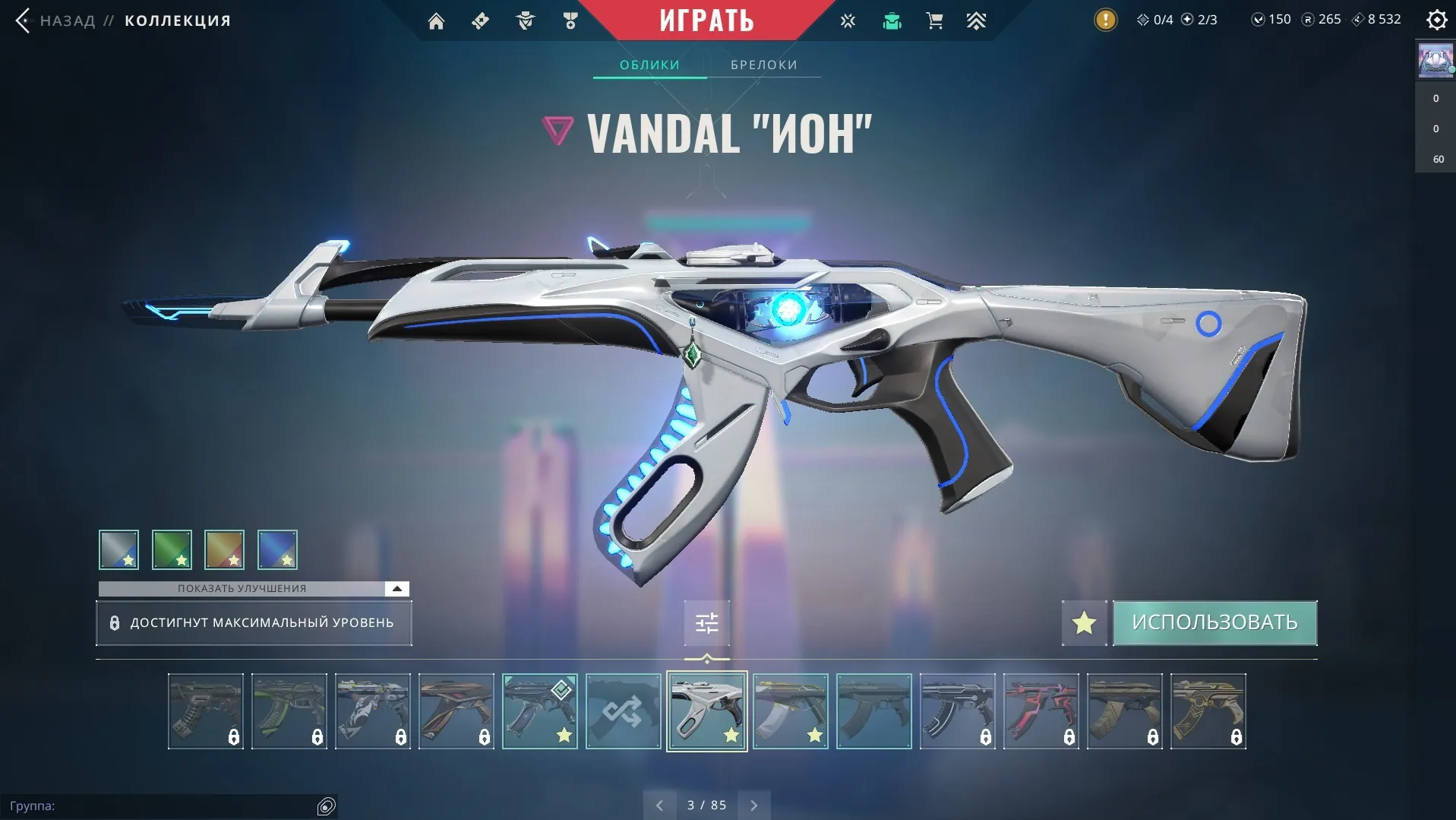The width and height of the screenshot is (1456, 820).
Task: Open the Agents panel icon
Action: coord(525,21)
